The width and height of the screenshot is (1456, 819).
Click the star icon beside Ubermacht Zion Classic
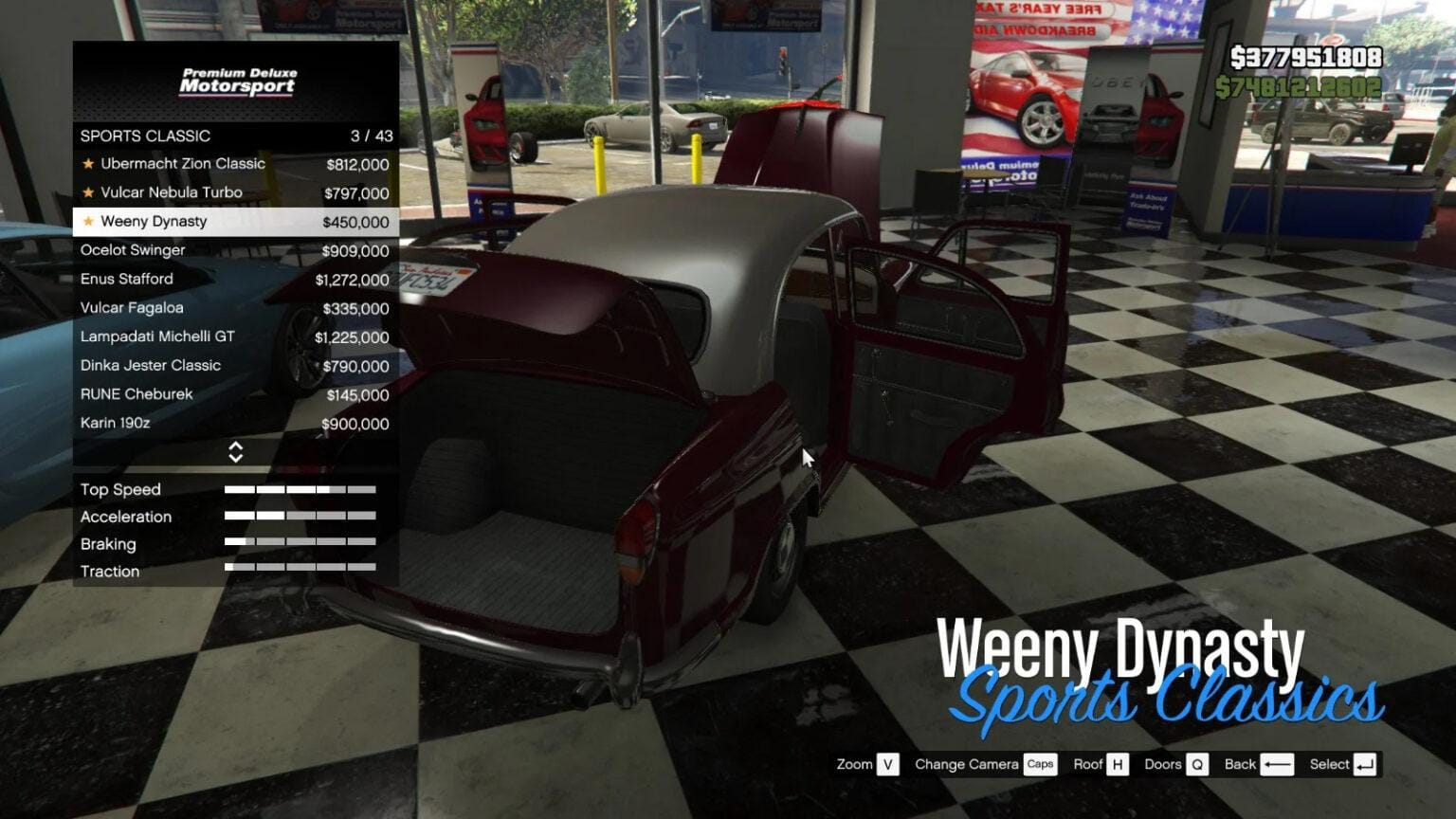coord(88,164)
